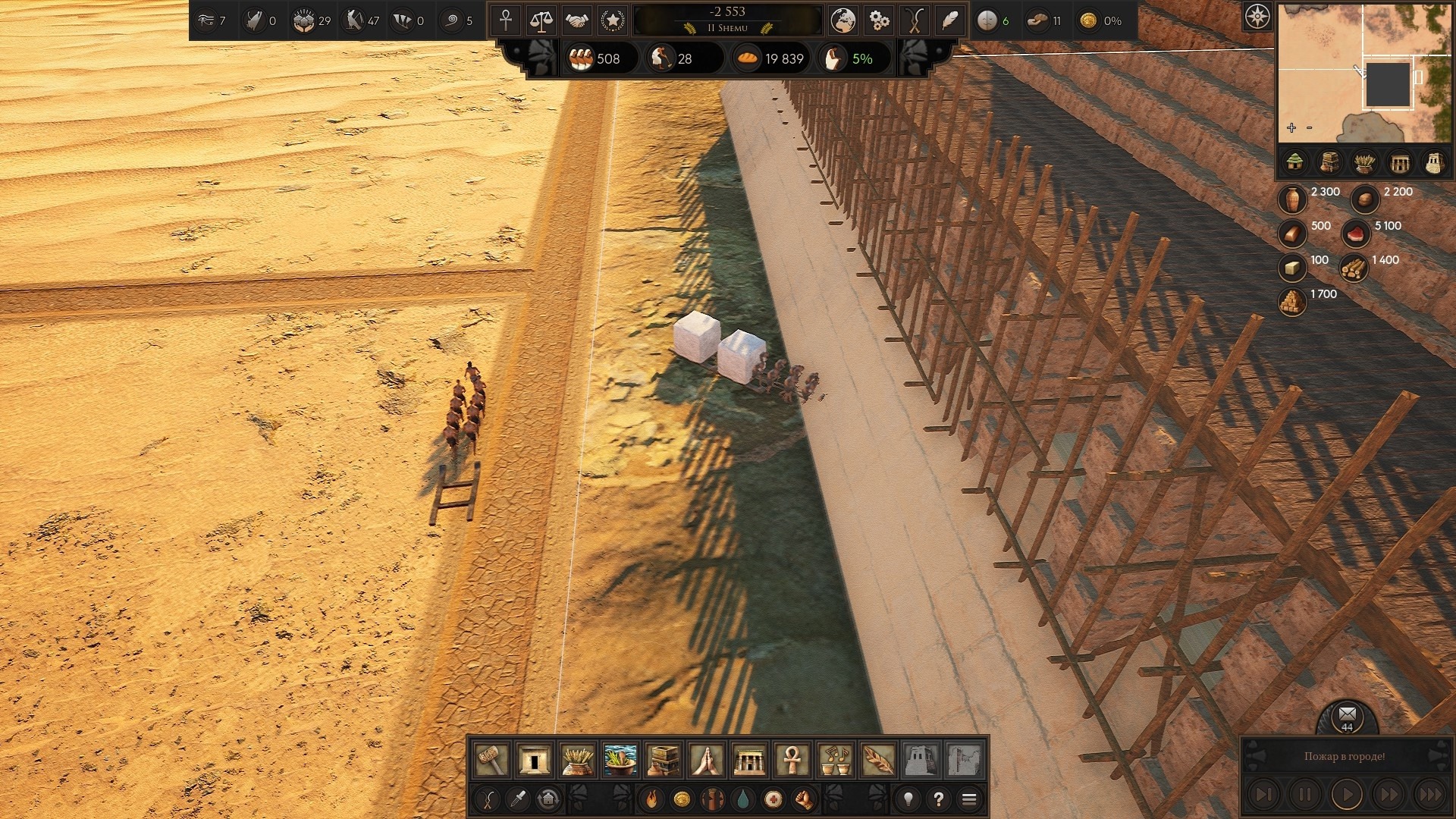
Task: Zoom in the minimap with plus button
Action: coord(1291,127)
